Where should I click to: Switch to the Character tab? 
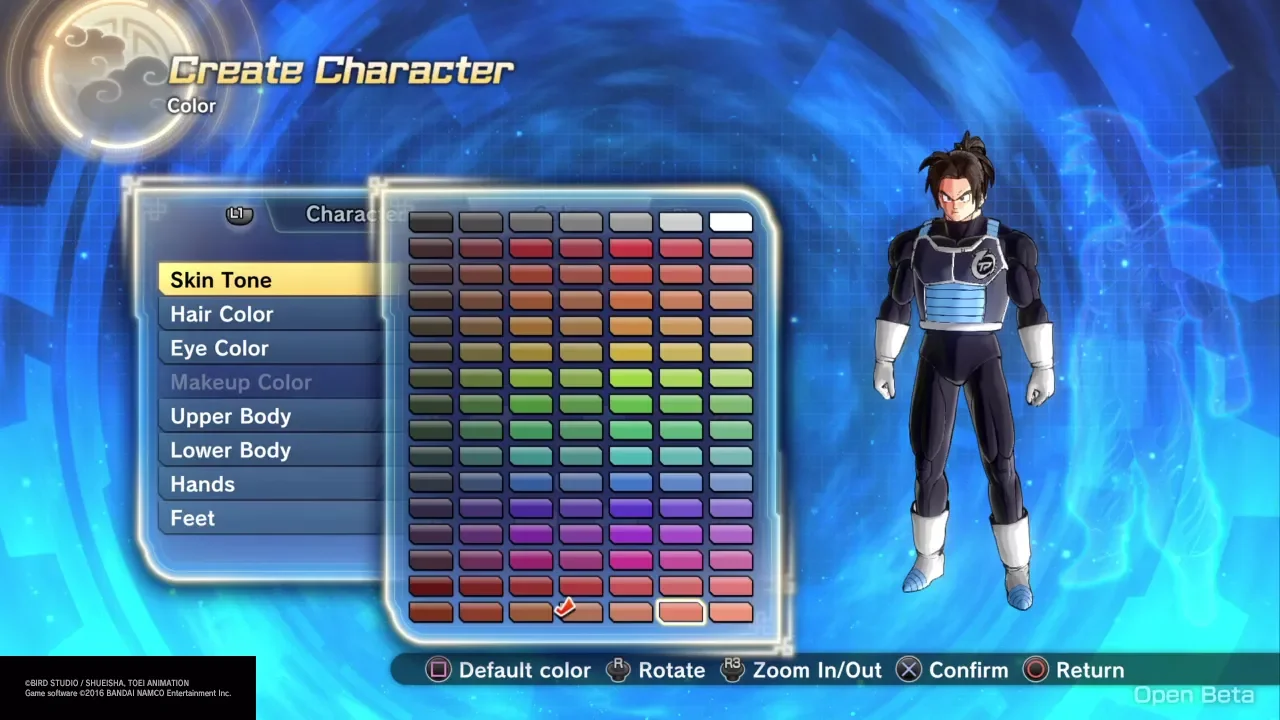pos(340,214)
